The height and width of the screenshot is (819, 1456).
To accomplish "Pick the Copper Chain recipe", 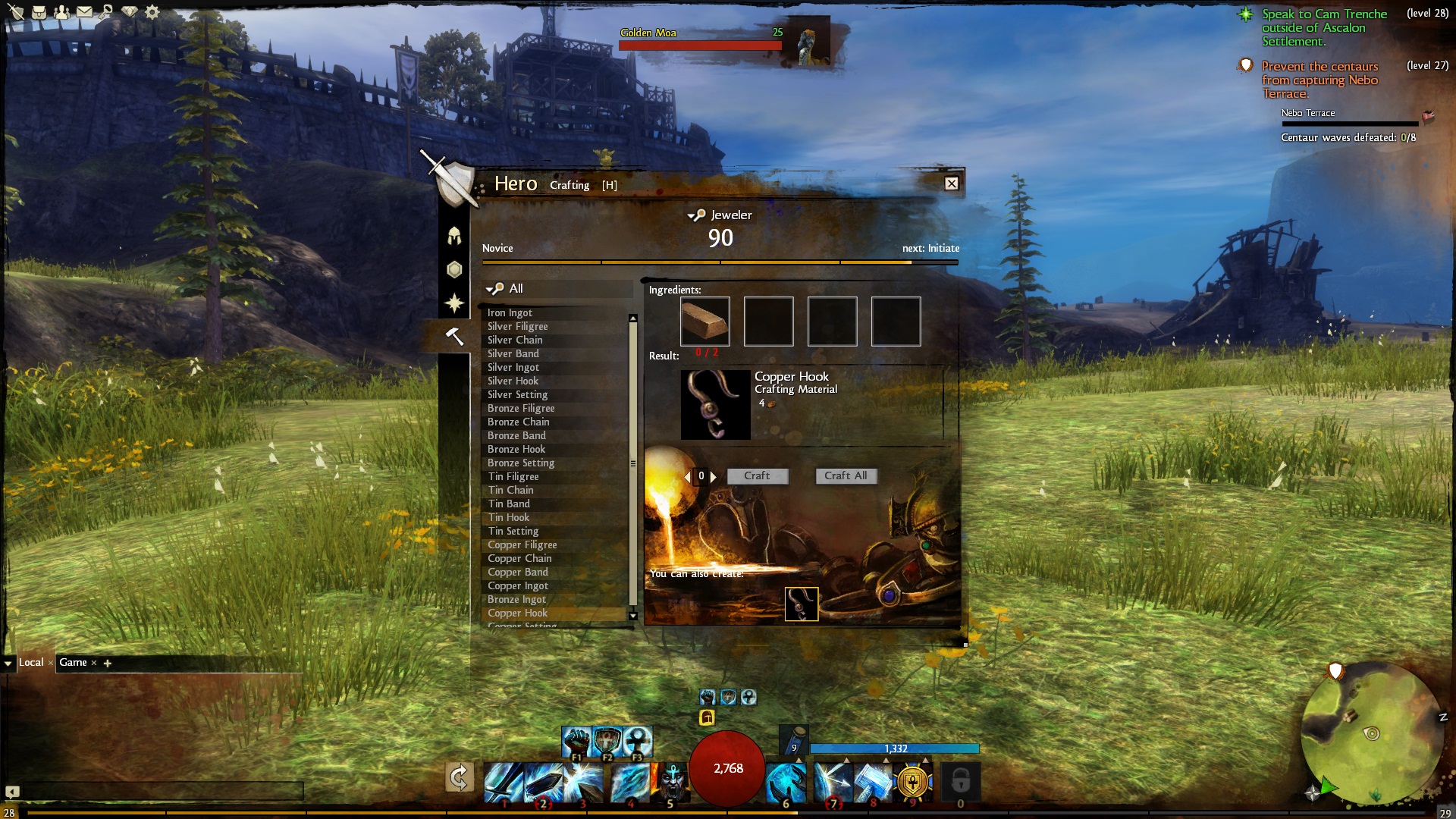I will [x=519, y=558].
